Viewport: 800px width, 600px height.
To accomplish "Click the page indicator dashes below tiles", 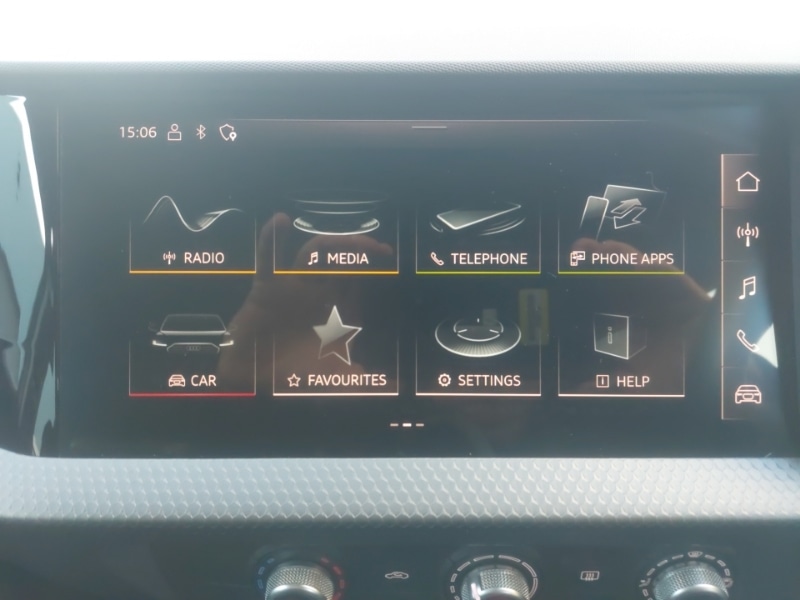I will click(407, 424).
